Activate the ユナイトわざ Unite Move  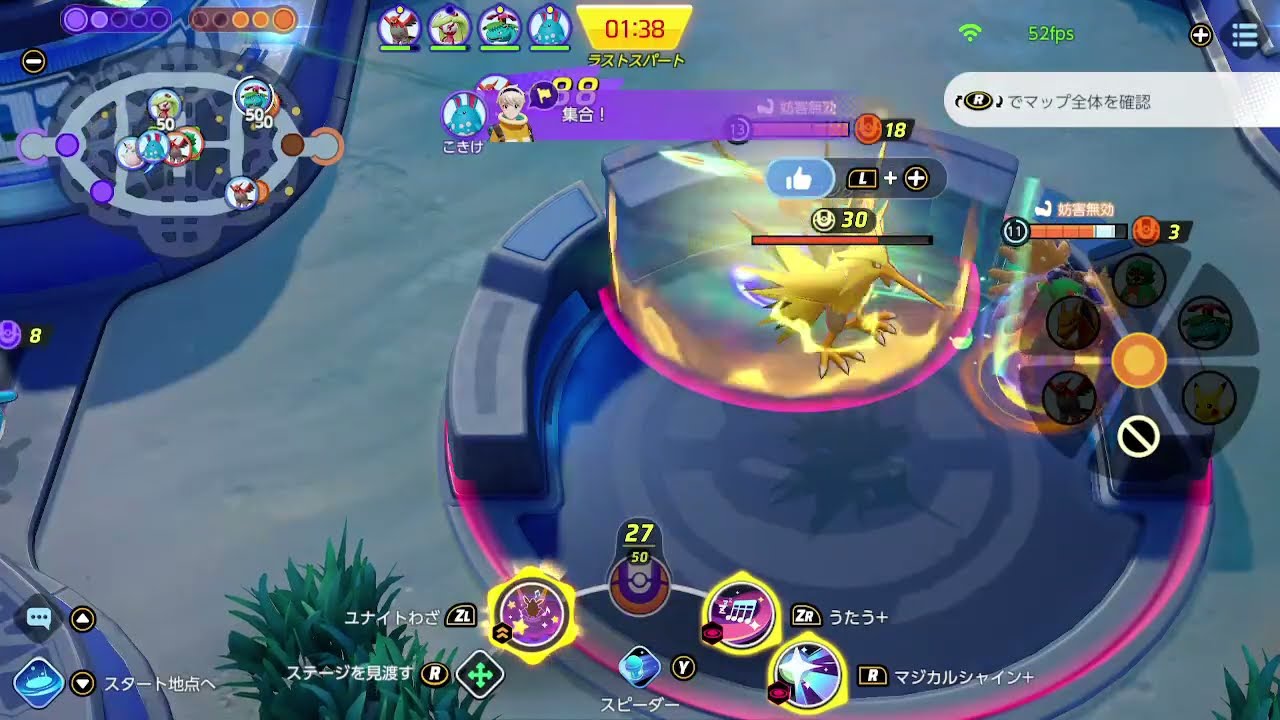pos(531,614)
